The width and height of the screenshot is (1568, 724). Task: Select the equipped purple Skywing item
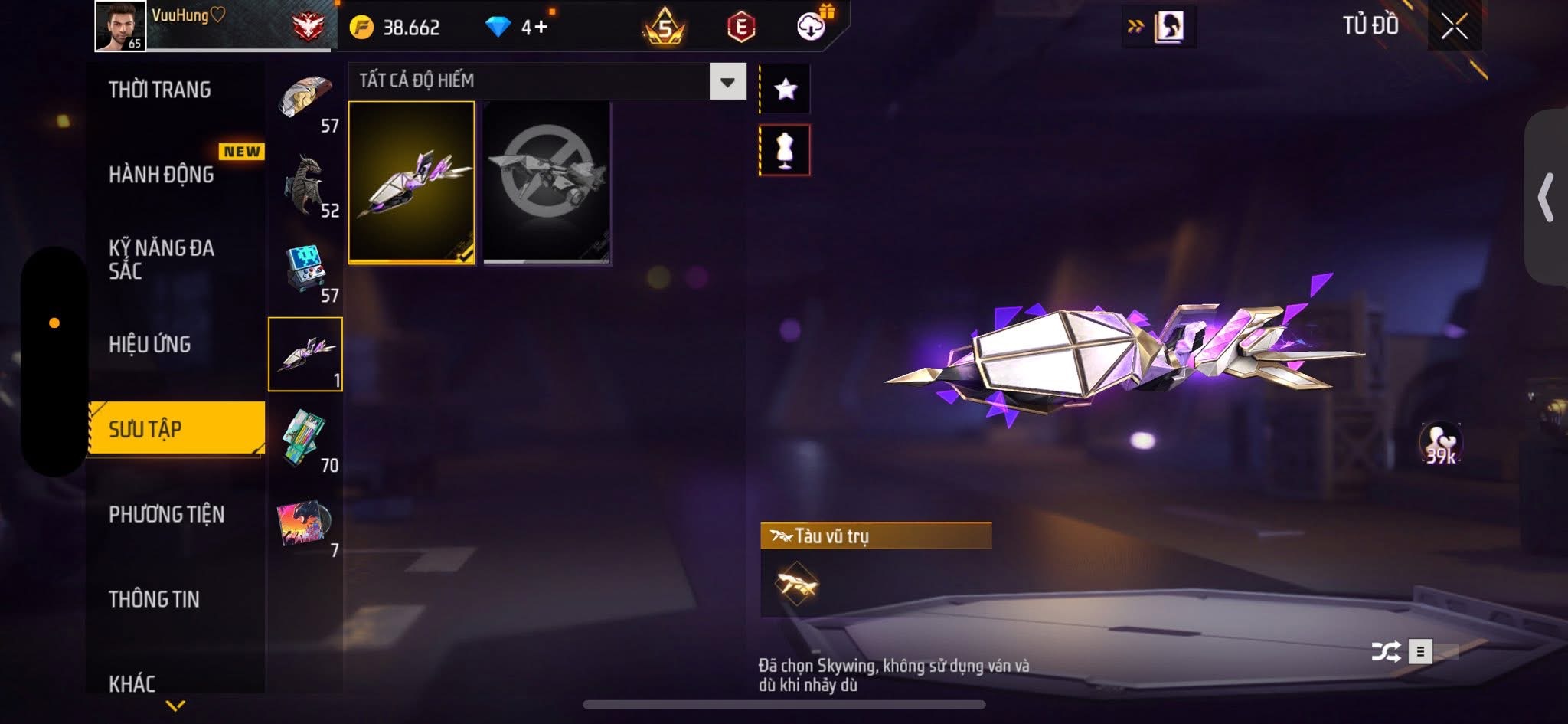coord(412,182)
